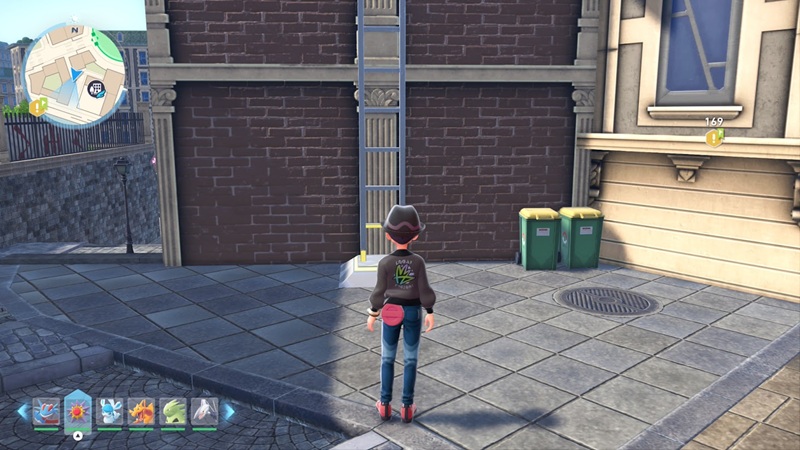Choose the grey Skarmory party slot
The height and width of the screenshot is (450, 800).
[203, 411]
